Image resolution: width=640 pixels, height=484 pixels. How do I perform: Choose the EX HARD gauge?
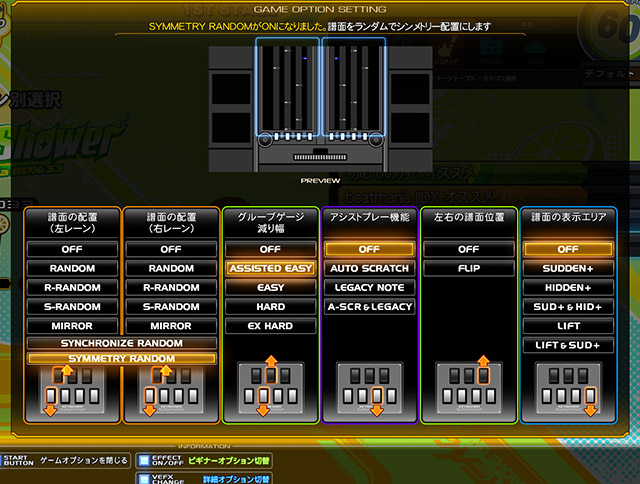270,326
